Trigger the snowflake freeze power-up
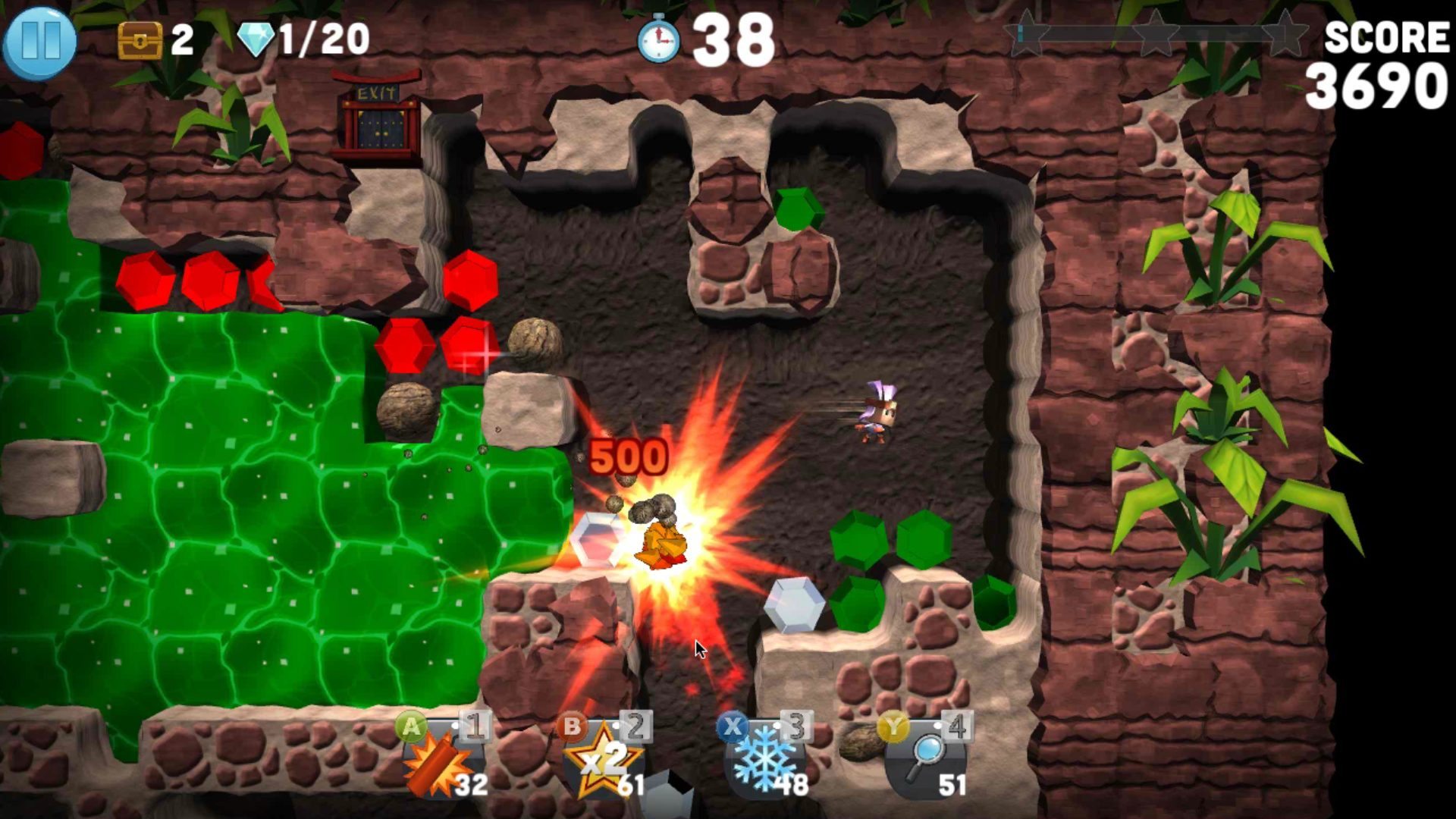 pos(764,764)
